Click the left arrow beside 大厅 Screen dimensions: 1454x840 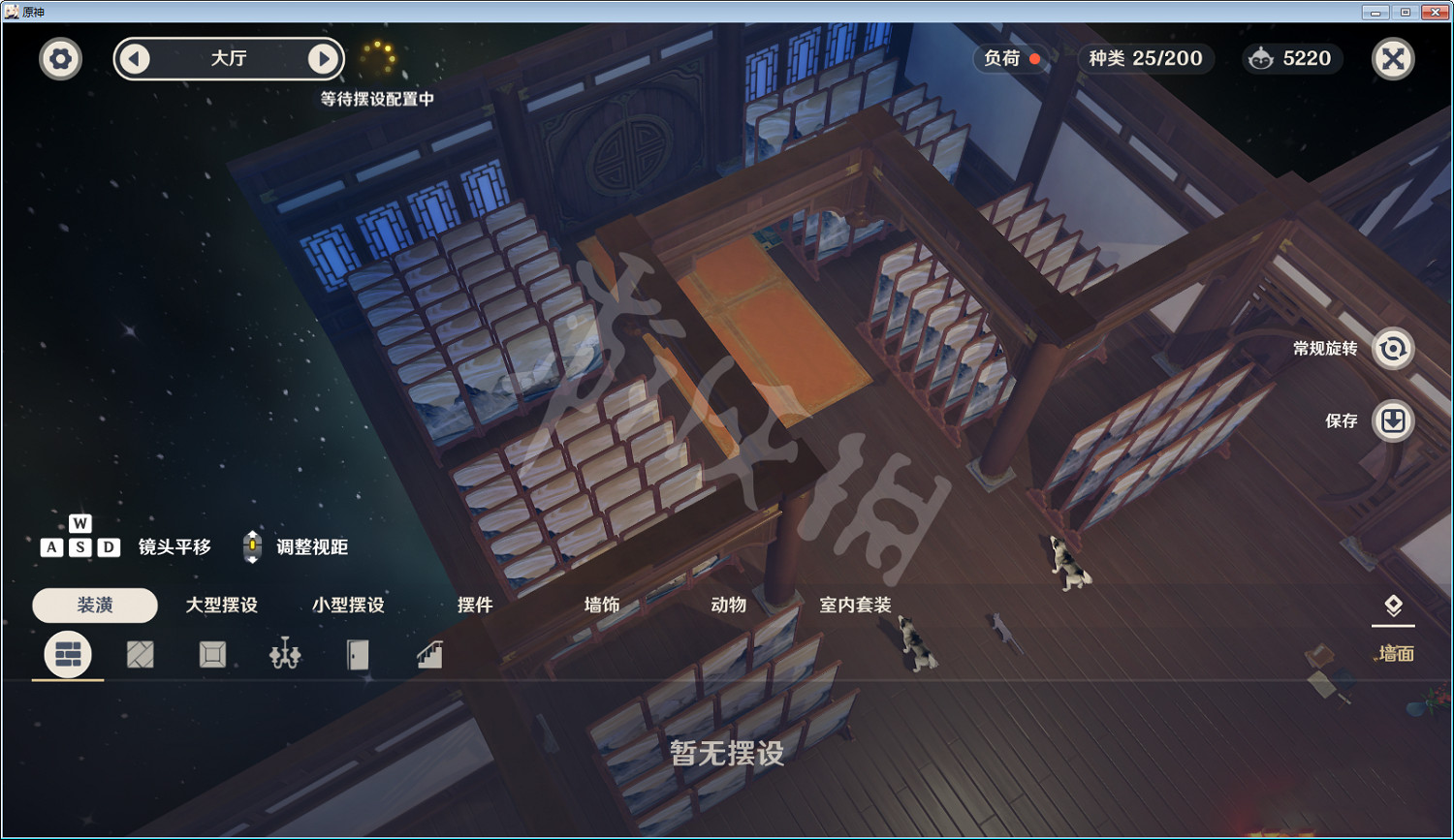tap(135, 58)
